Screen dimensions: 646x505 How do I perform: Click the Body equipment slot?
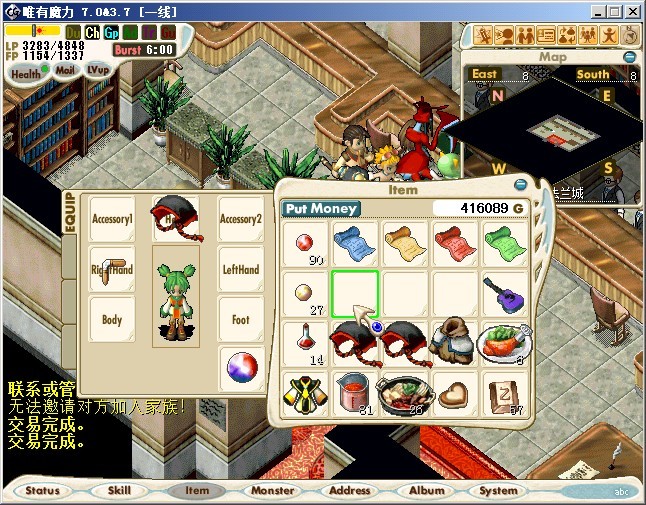(112, 321)
